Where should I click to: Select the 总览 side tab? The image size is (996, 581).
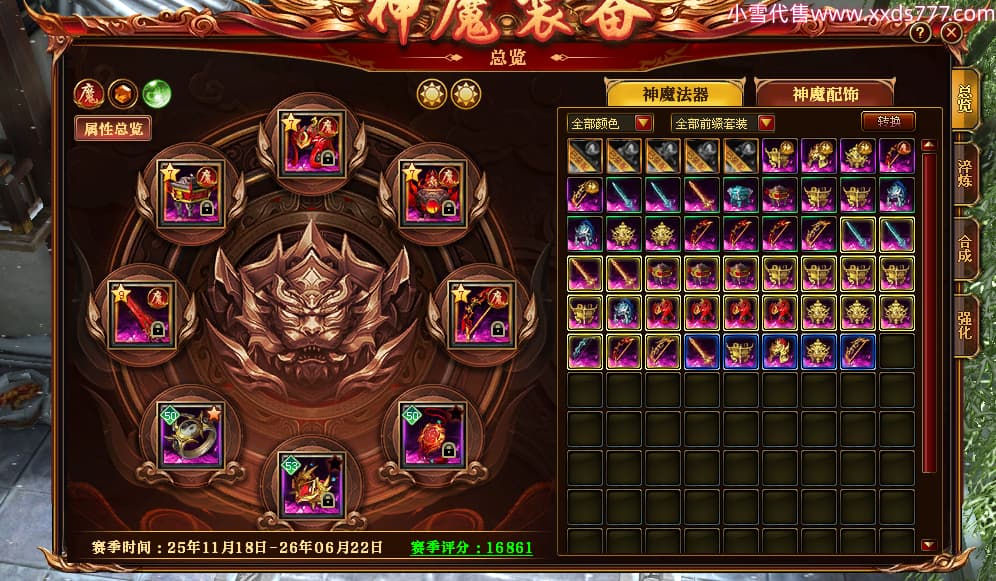click(964, 100)
